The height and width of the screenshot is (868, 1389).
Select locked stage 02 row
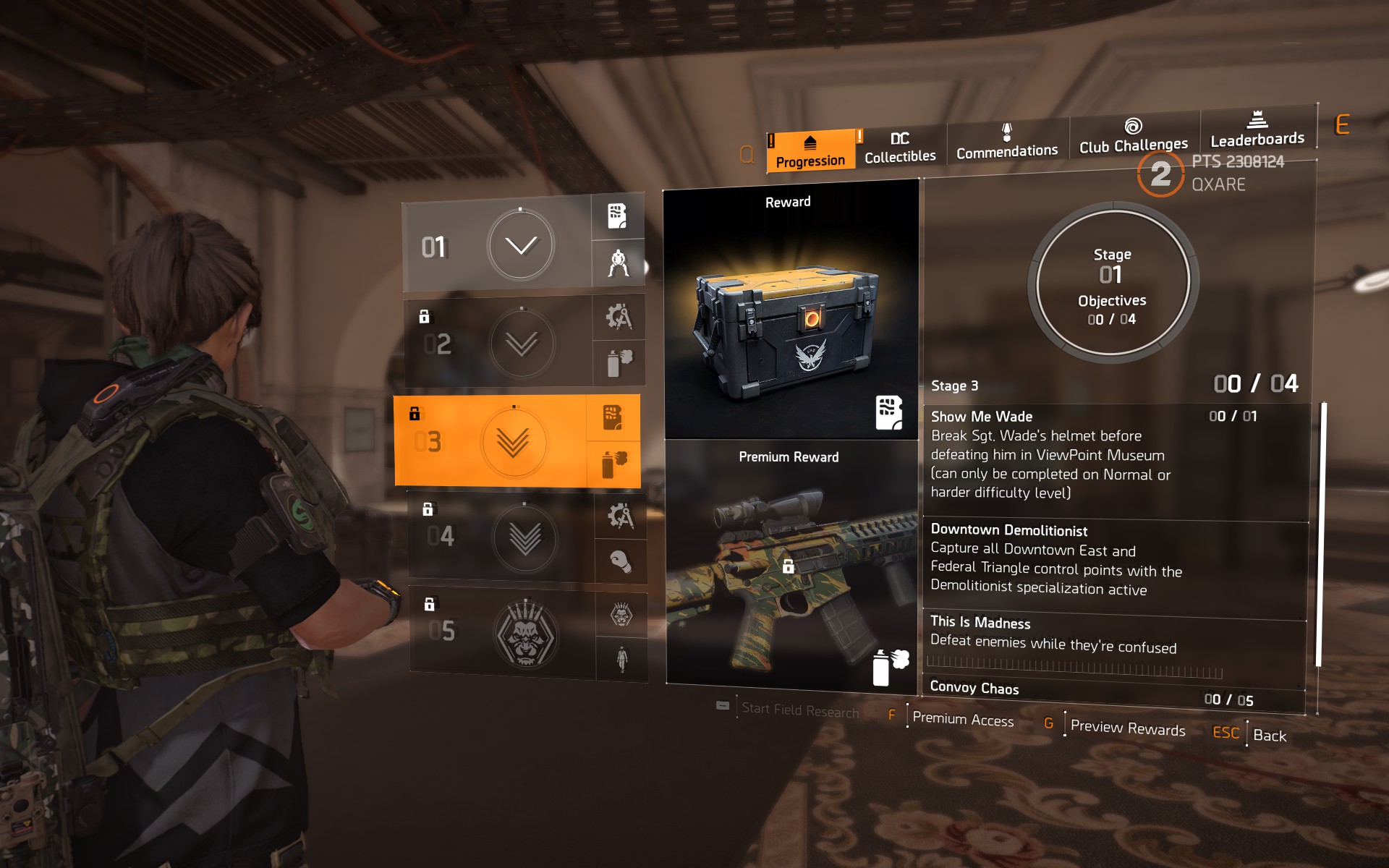click(499, 344)
